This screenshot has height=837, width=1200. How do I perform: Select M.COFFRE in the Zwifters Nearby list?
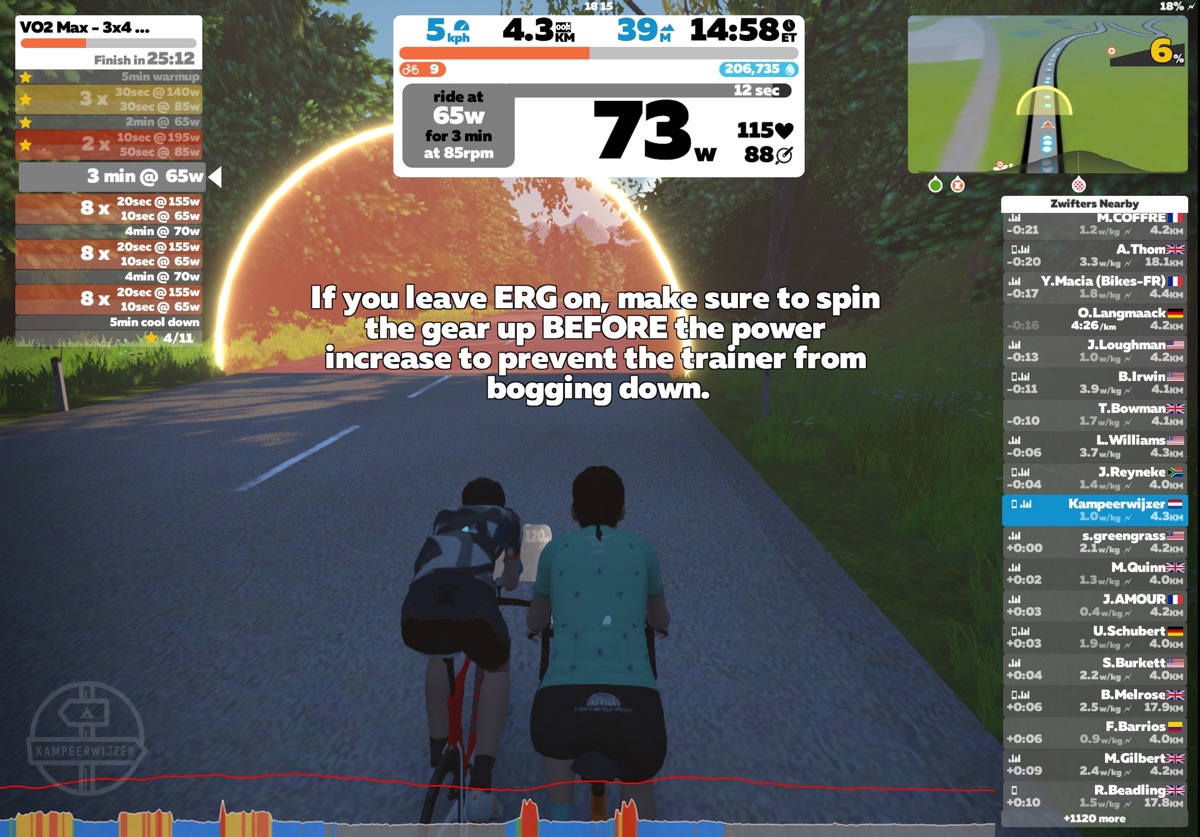[x=1094, y=224]
